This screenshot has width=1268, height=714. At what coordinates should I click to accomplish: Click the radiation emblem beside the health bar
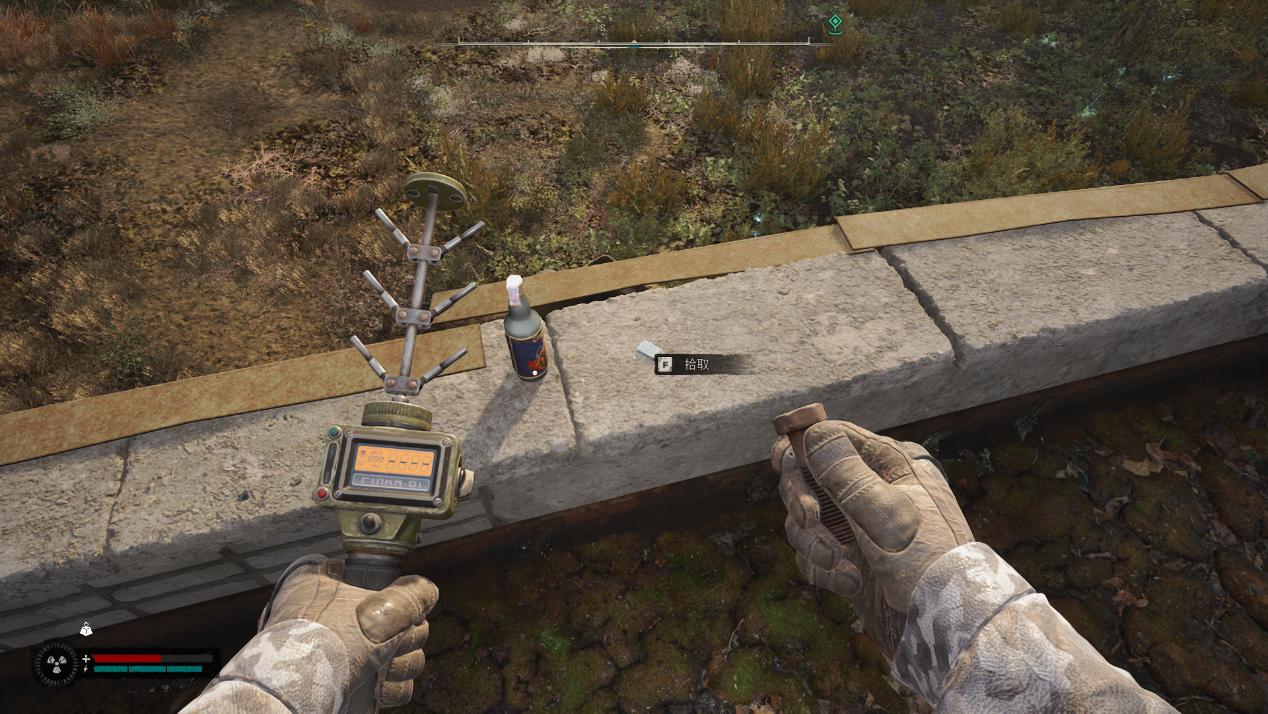(x=56, y=664)
